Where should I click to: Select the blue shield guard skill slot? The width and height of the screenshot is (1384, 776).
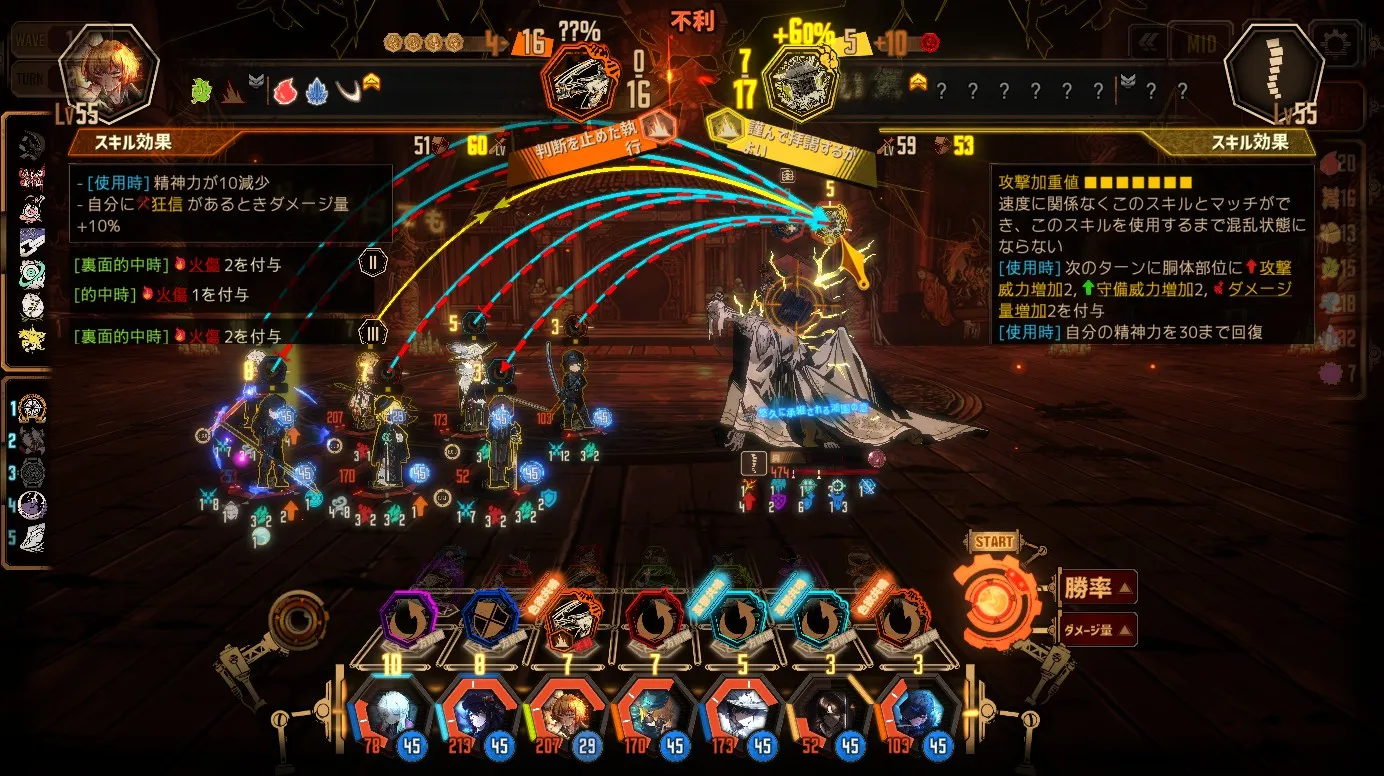point(490,622)
